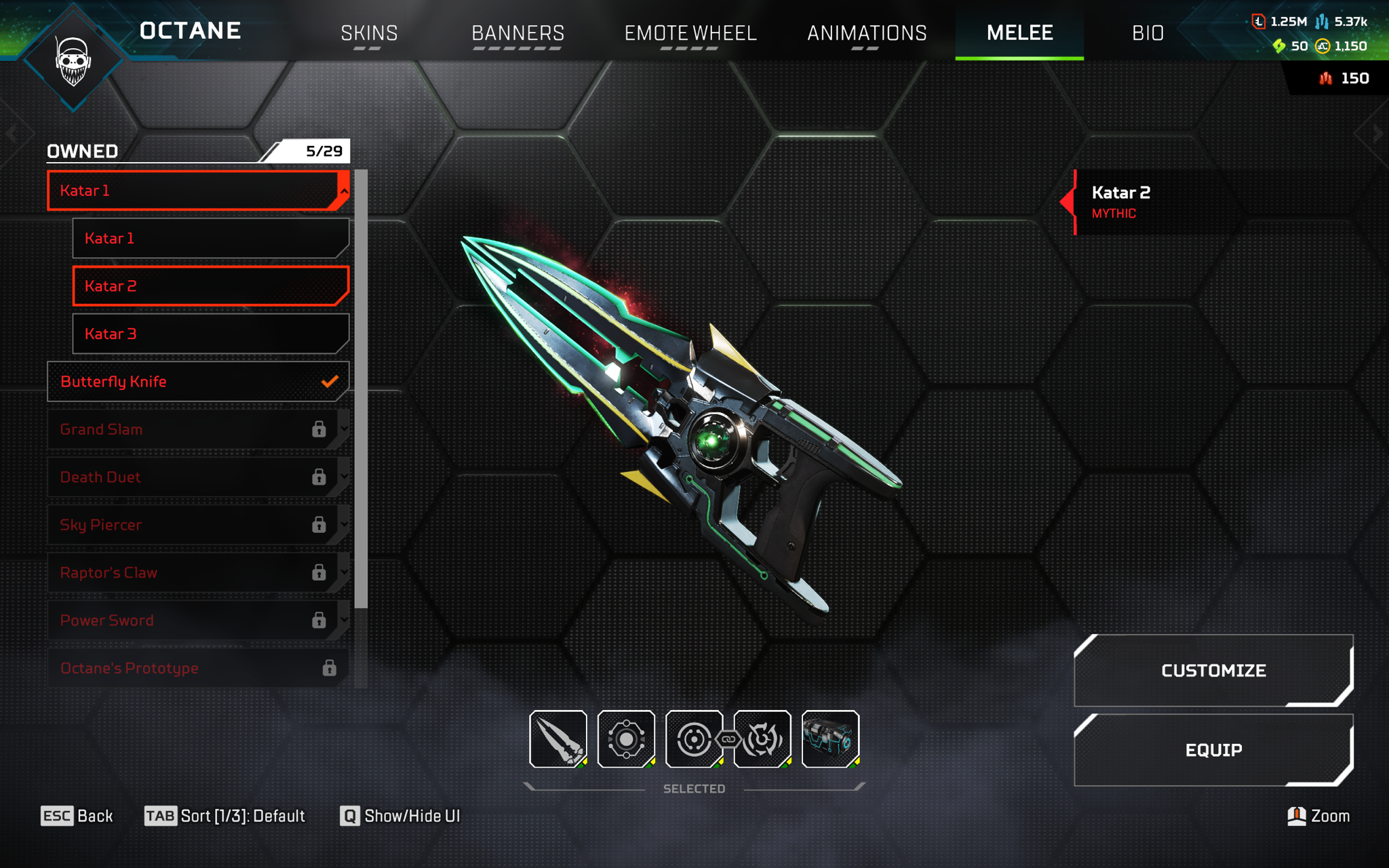The image size is (1389, 868).
Task: Open the Banners tab
Action: click(517, 33)
